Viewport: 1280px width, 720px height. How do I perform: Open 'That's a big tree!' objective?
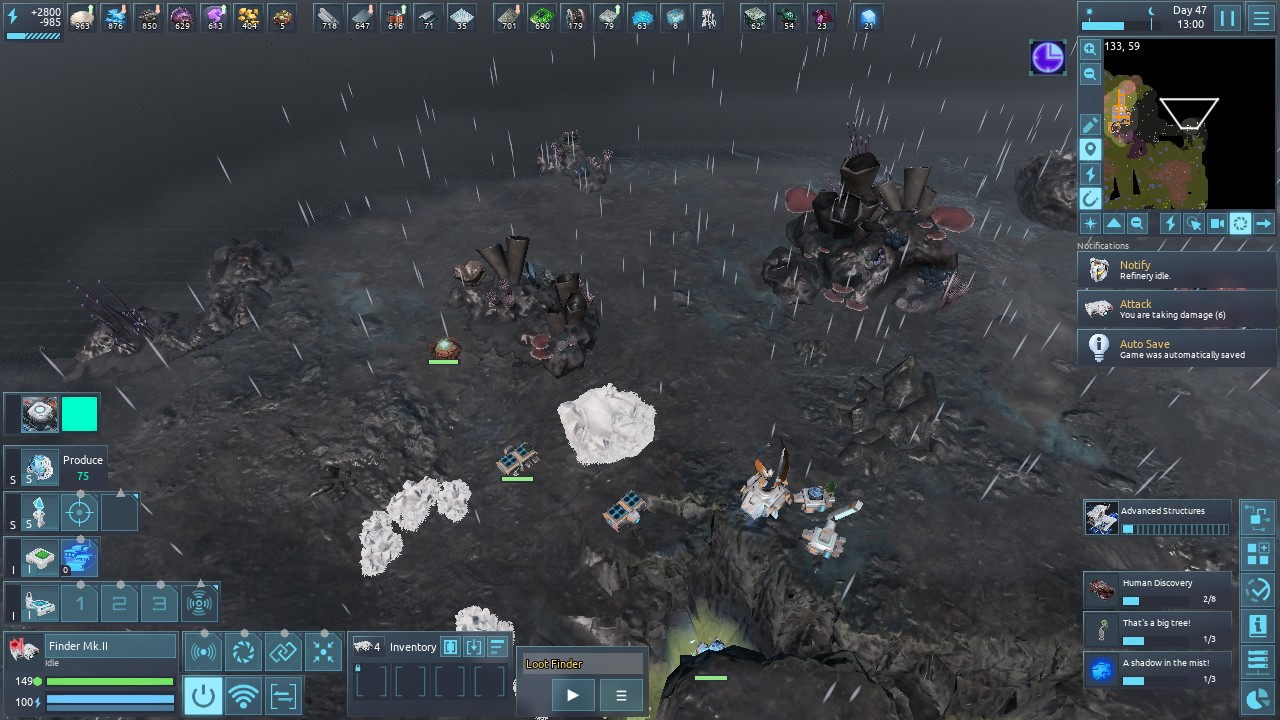(1158, 630)
